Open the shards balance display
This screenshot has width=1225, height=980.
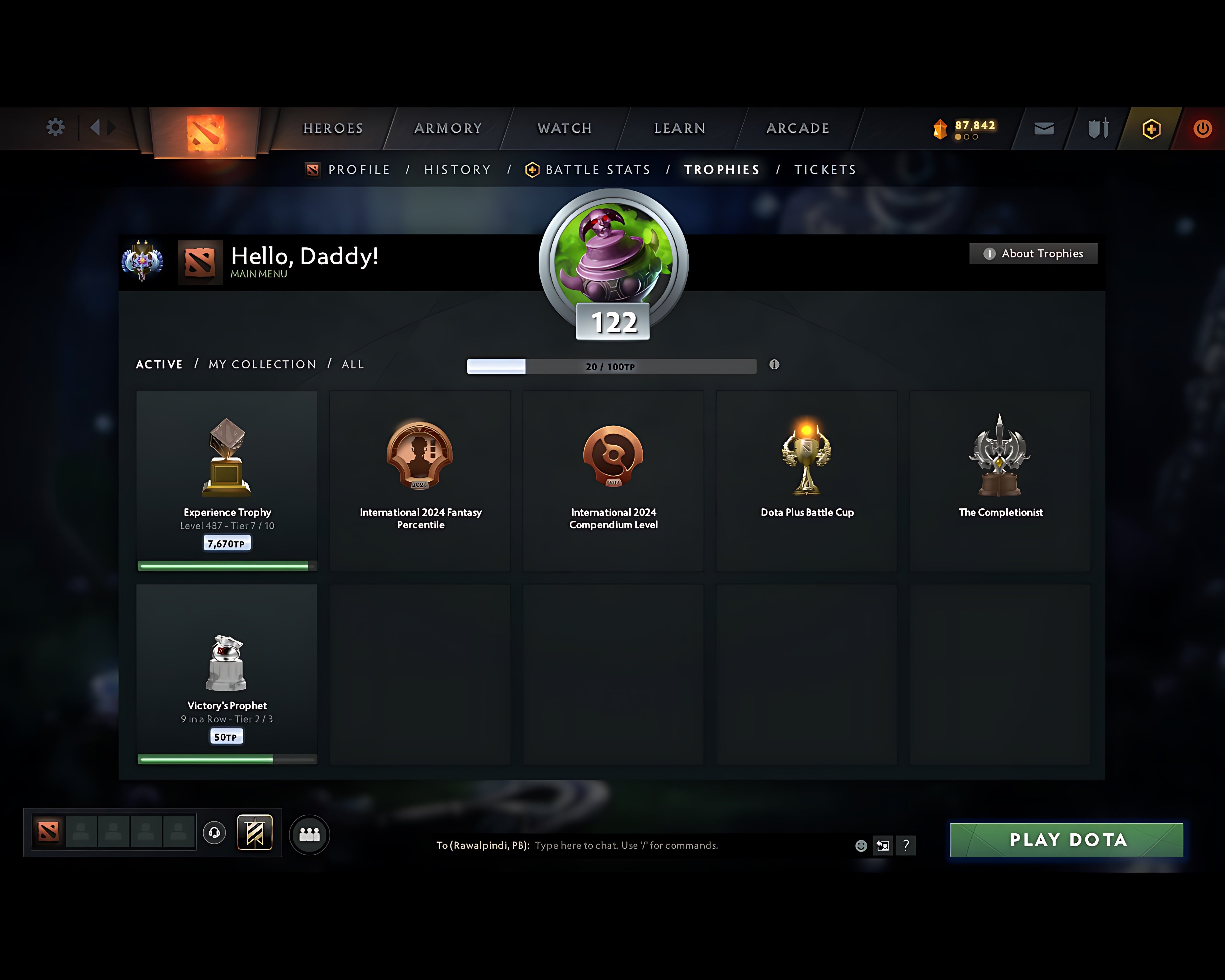pos(966,126)
